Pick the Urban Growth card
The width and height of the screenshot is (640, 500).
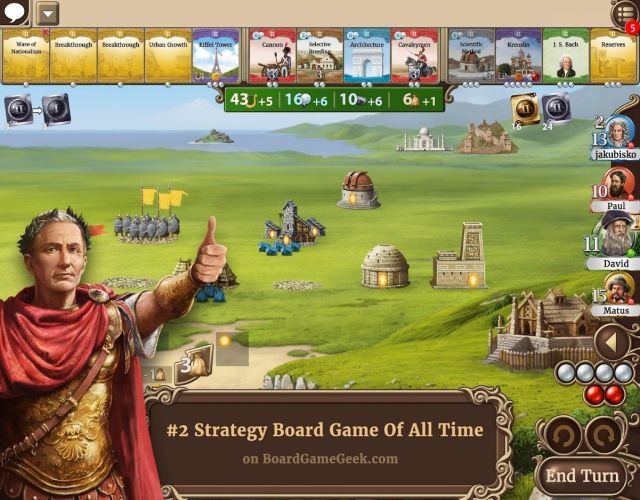tap(168, 56)
